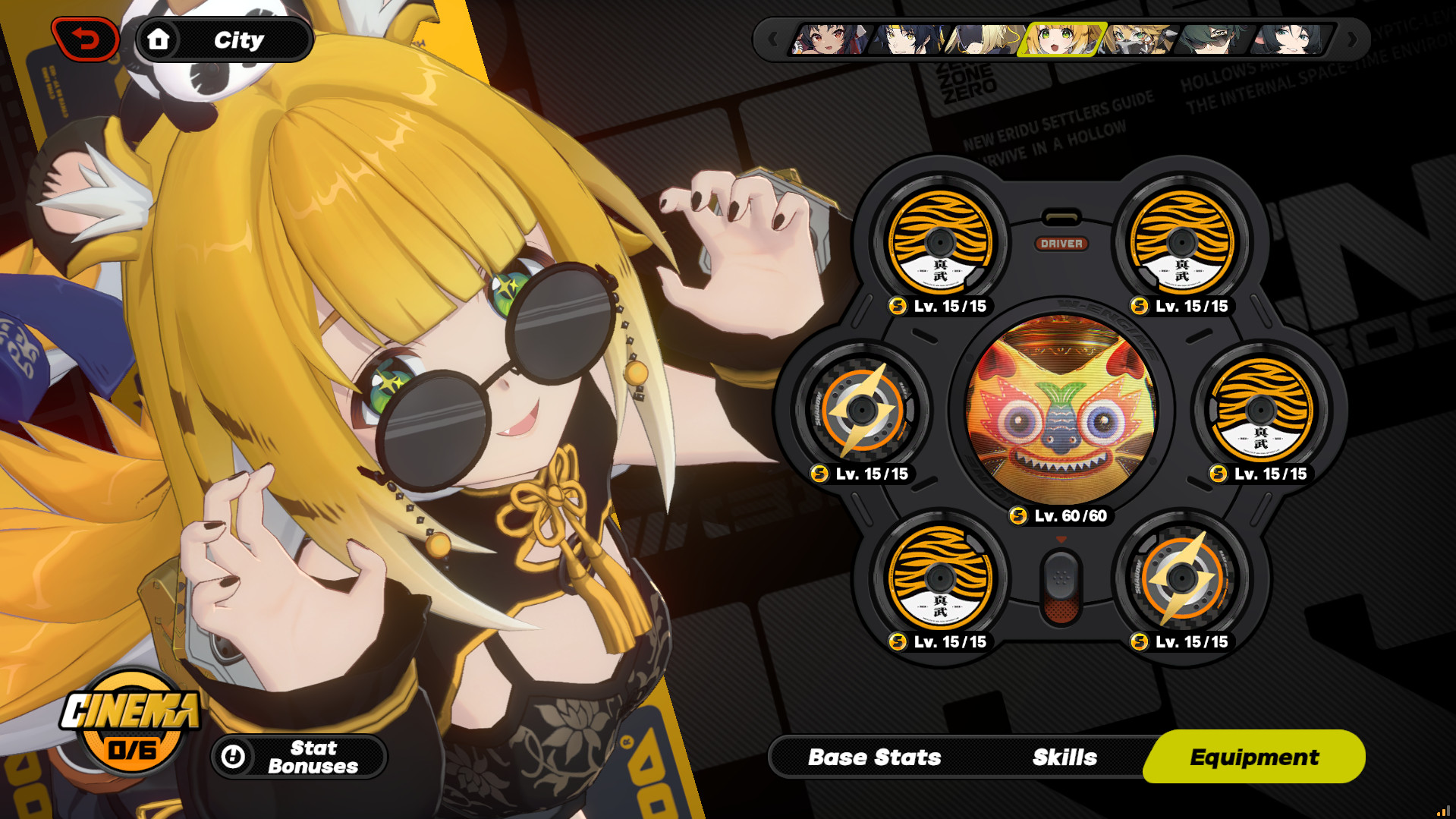Open the middle-right tiger-stripe Drive Disc
Viewport: 1456px width, 819px height.
tap(1259, 410)
